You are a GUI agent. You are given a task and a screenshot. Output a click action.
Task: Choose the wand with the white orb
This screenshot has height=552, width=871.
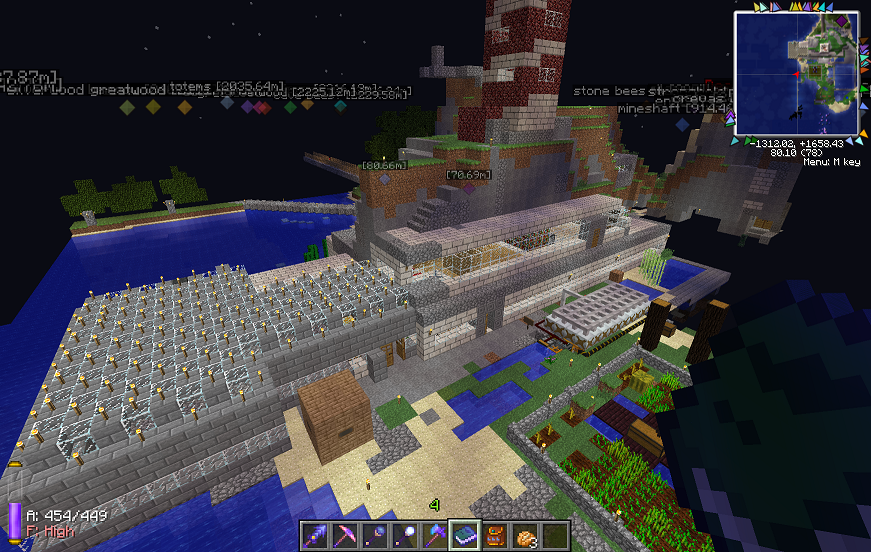click(405, 535)
